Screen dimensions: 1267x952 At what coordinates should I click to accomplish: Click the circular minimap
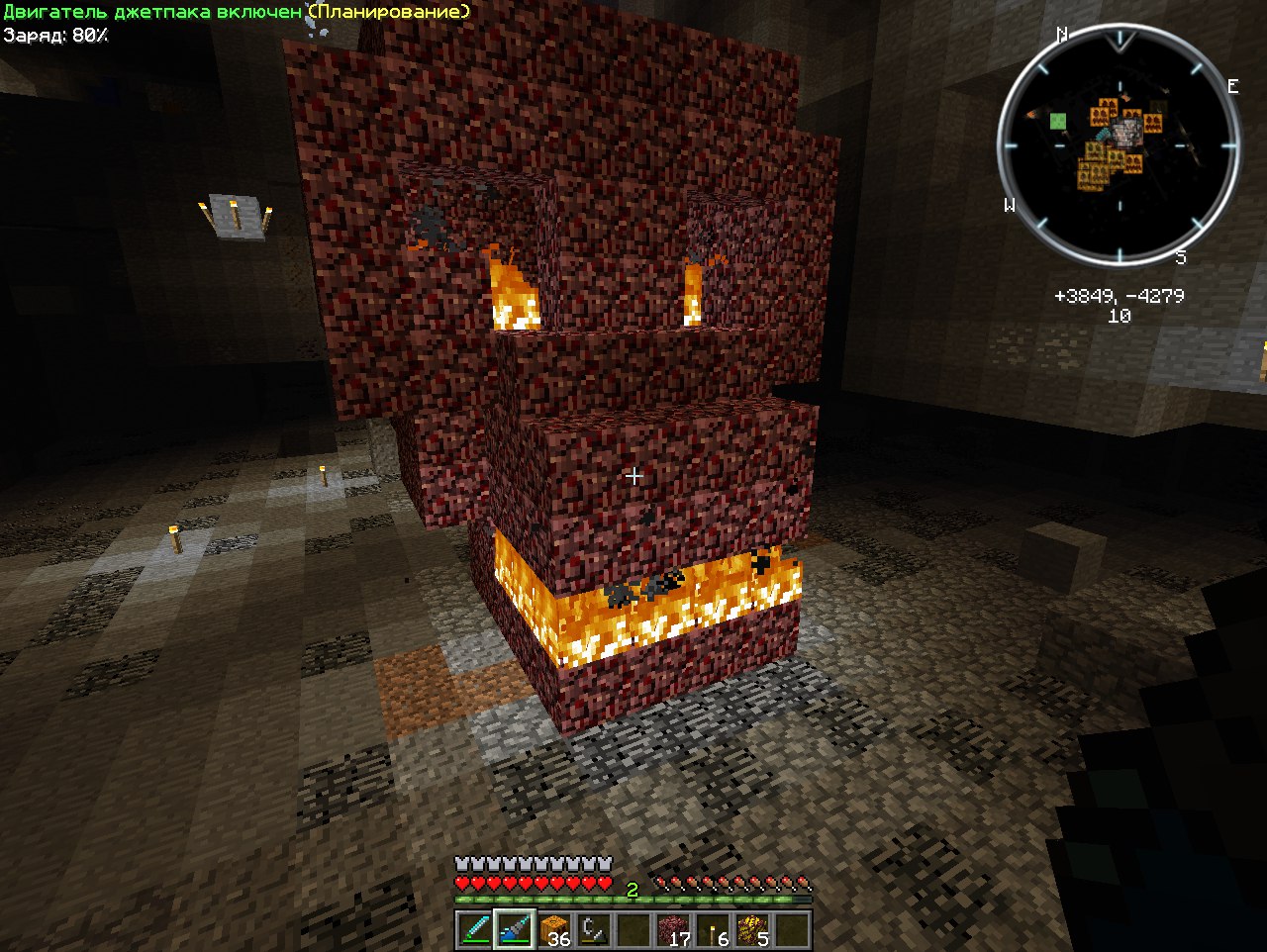[1119, 150]
